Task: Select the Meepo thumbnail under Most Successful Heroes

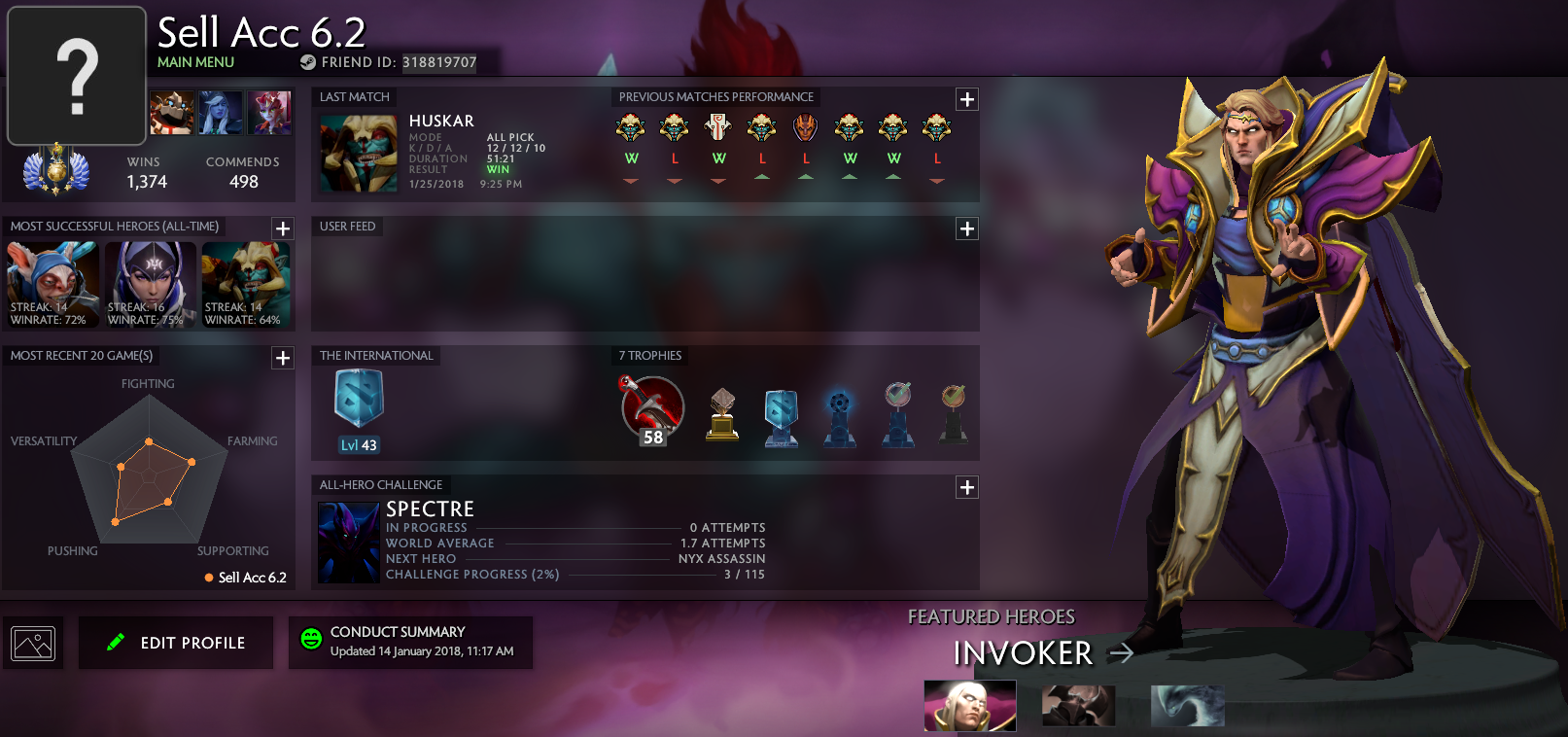Action: (x=52, y=285)
